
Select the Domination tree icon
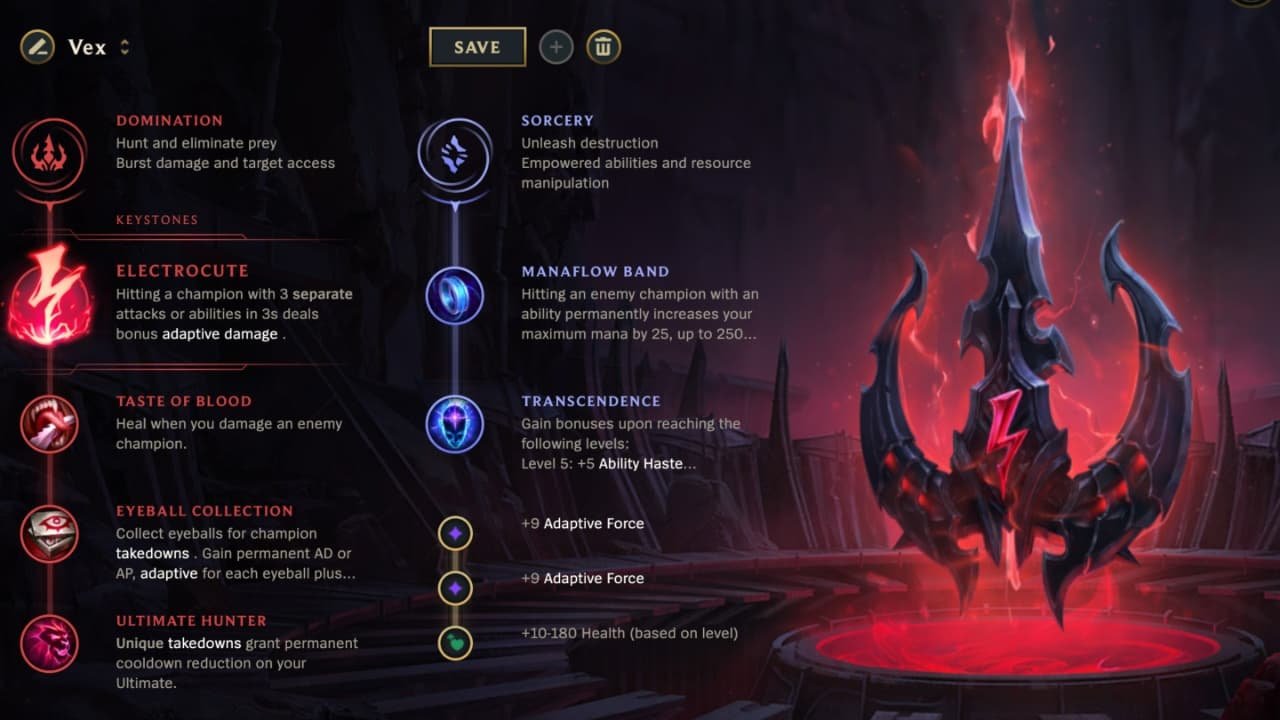(50, 155)
